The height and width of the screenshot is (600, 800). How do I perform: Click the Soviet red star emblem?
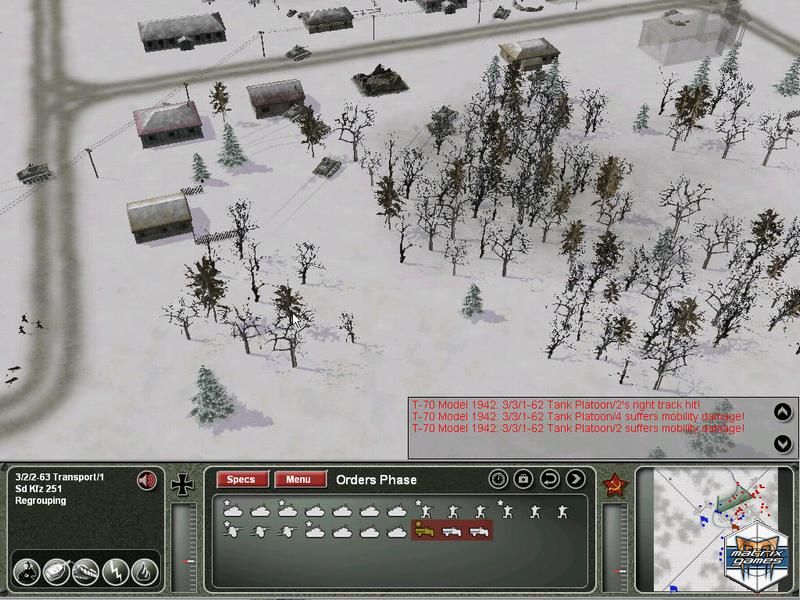(x=614, y=487)
